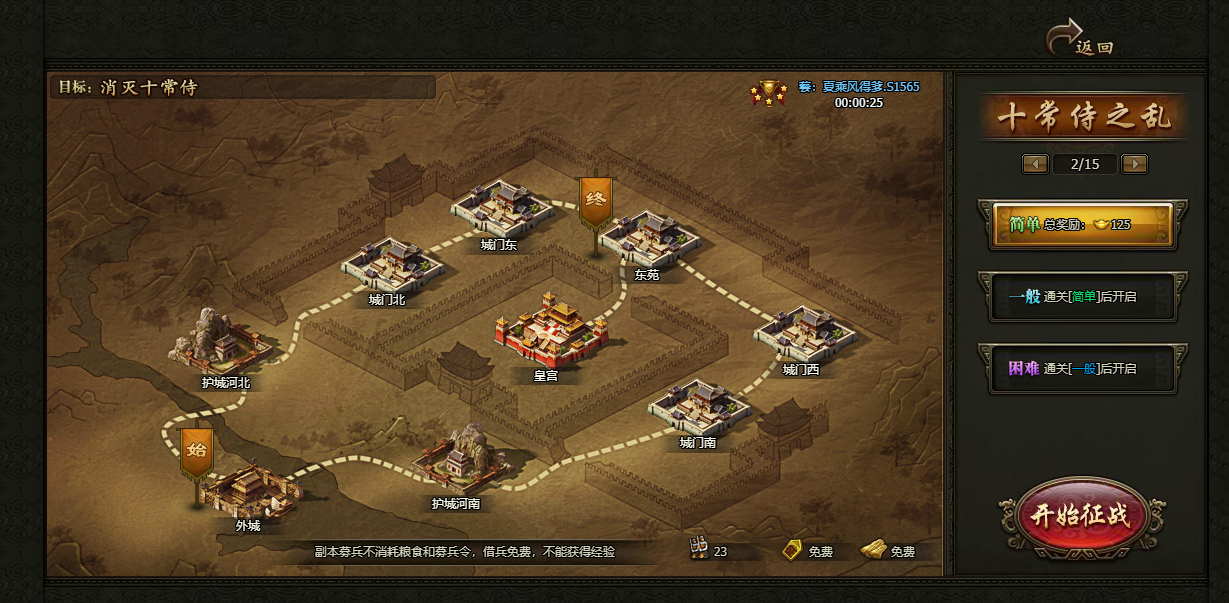Open the trophy record holder icon

click(x=768, y=93)
